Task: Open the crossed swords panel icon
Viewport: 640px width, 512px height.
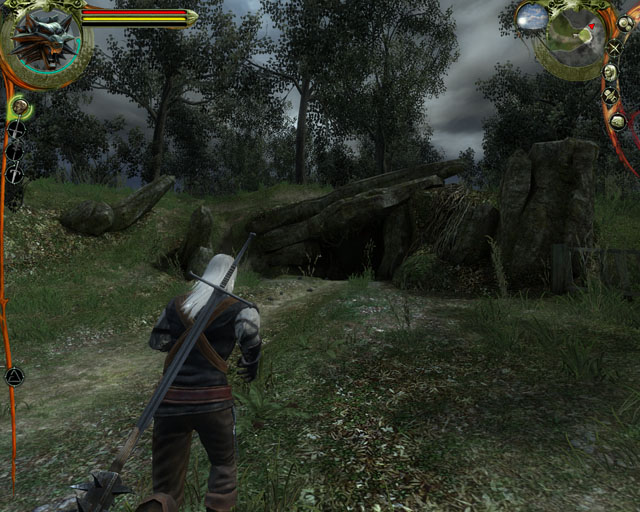Action: coord(613,47)
